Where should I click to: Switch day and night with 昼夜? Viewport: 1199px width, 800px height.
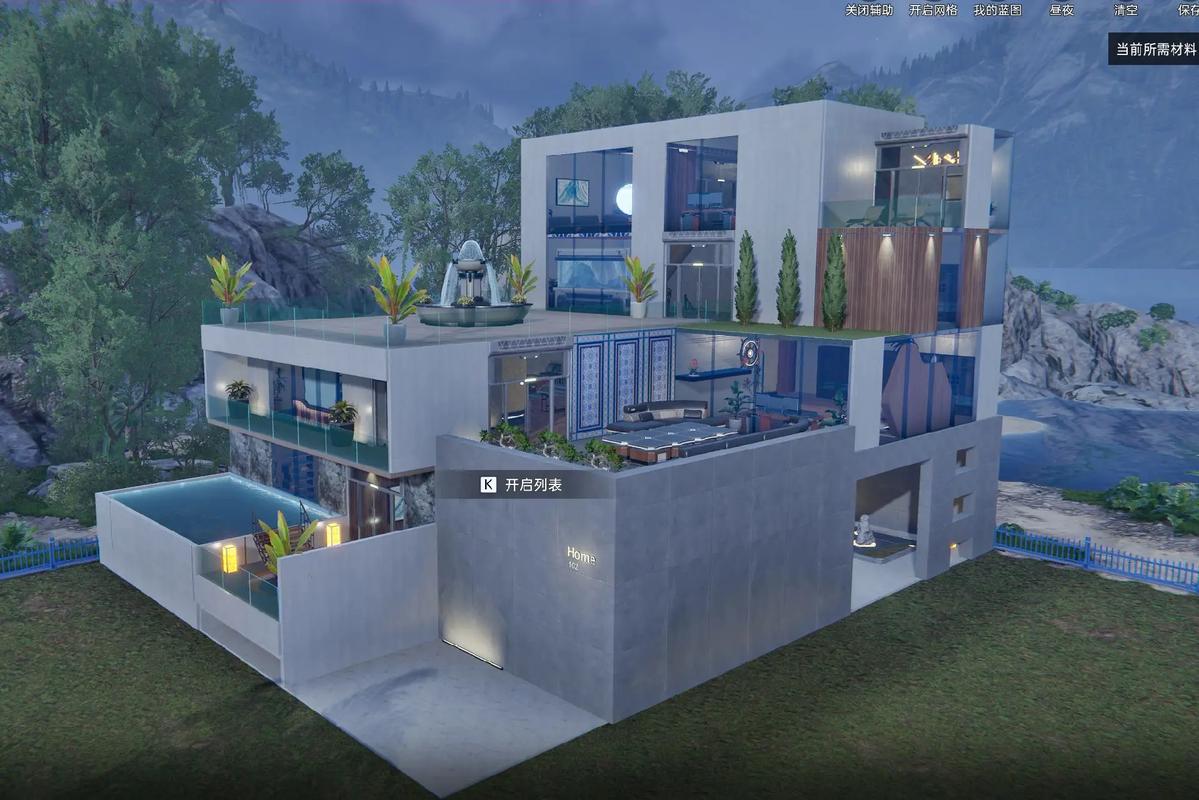1061,10
